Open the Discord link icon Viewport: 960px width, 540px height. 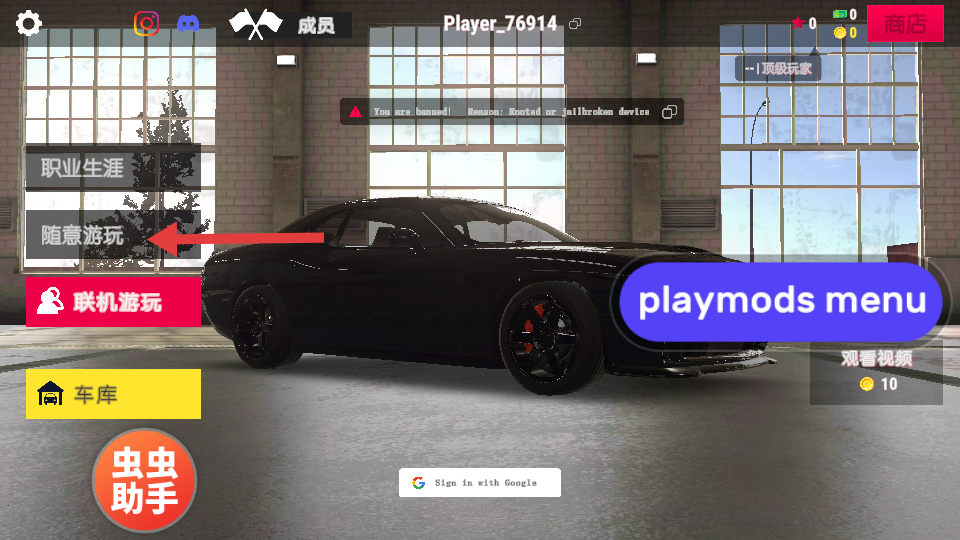tap(187, 23)
